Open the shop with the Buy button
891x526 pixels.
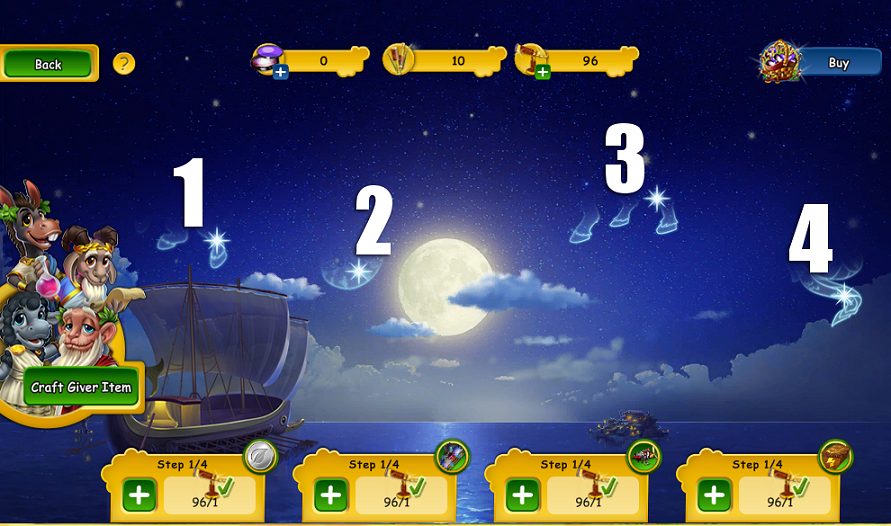pos(838,63)
